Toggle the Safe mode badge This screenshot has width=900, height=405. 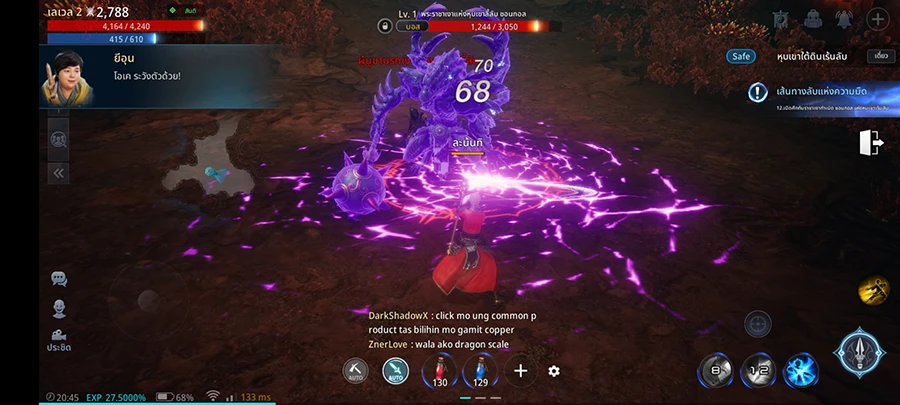(x=741, y=57)
